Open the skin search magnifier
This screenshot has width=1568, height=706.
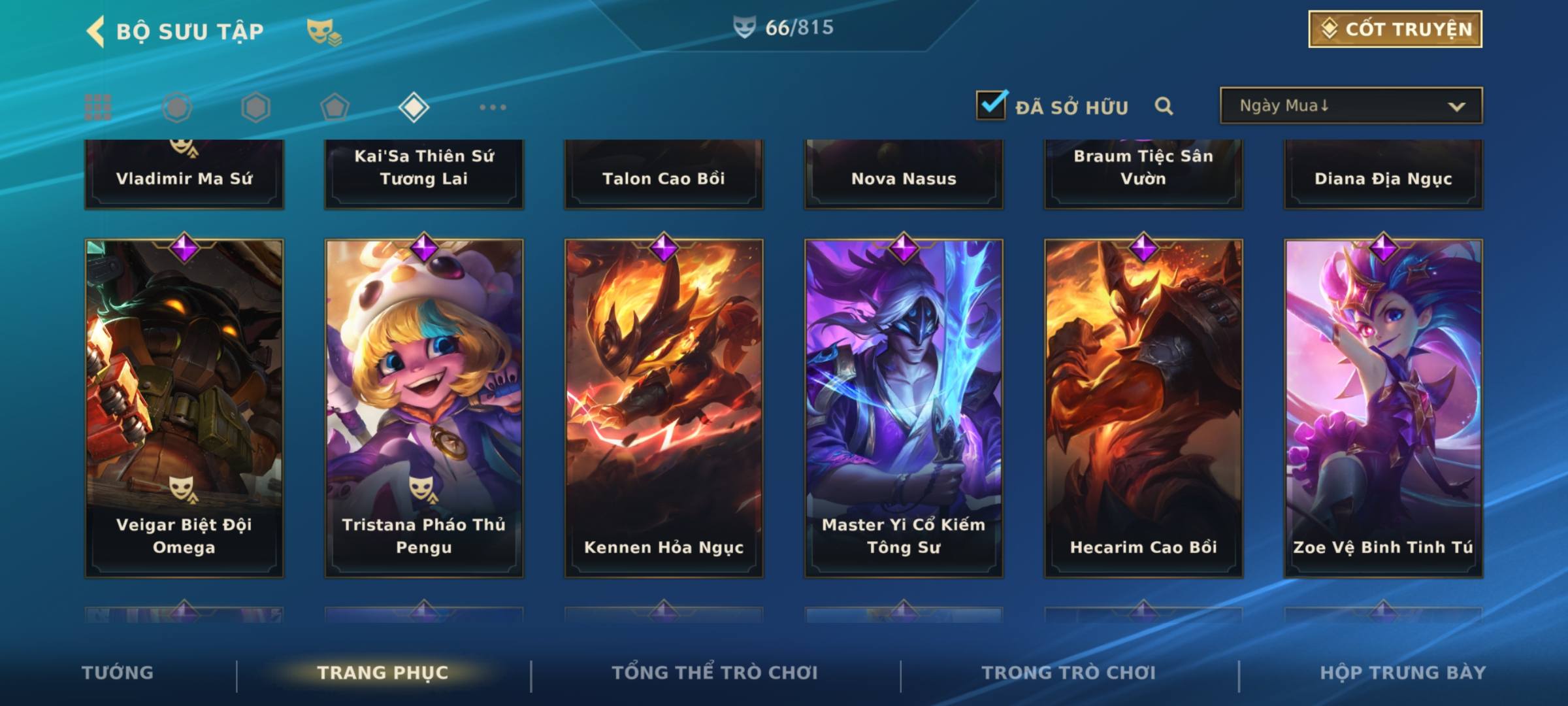[x=1164, y=106]
